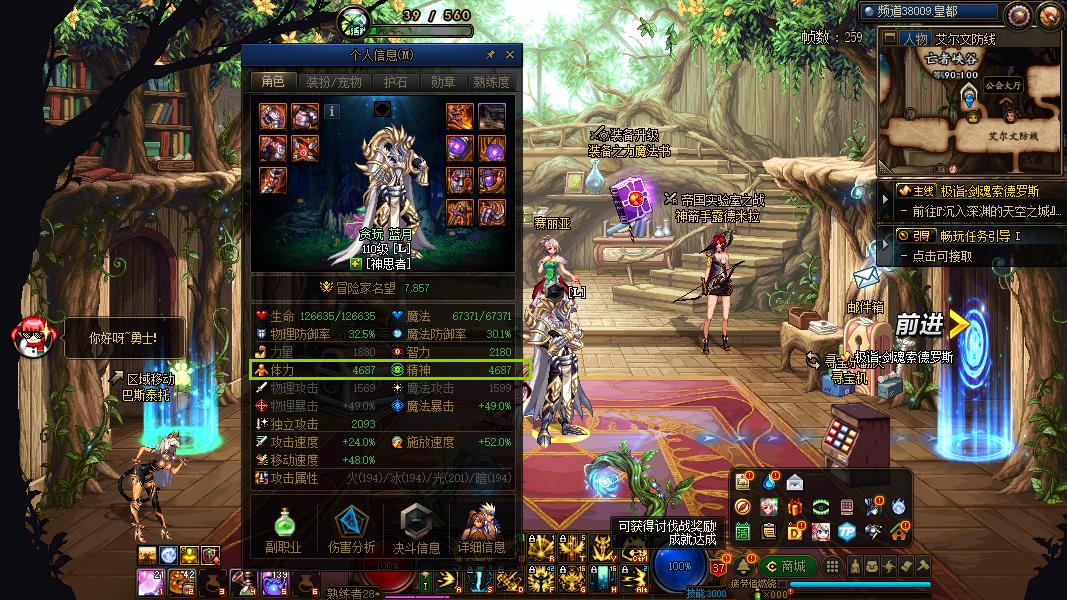Pin the personal information panel
This screenshot has width=1067, height=600.
tap(491, 55)
